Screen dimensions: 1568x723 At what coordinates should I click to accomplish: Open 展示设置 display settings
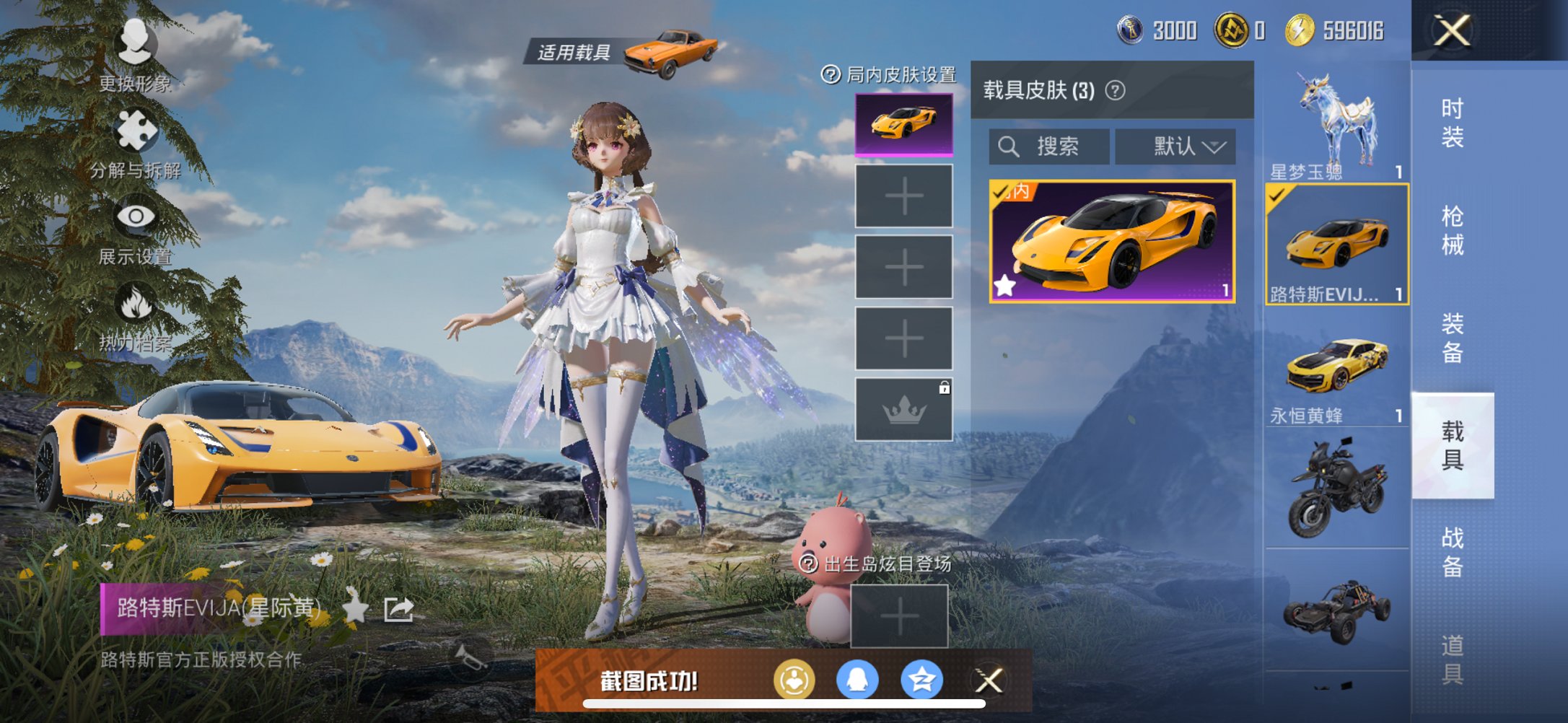coord(133,214)
